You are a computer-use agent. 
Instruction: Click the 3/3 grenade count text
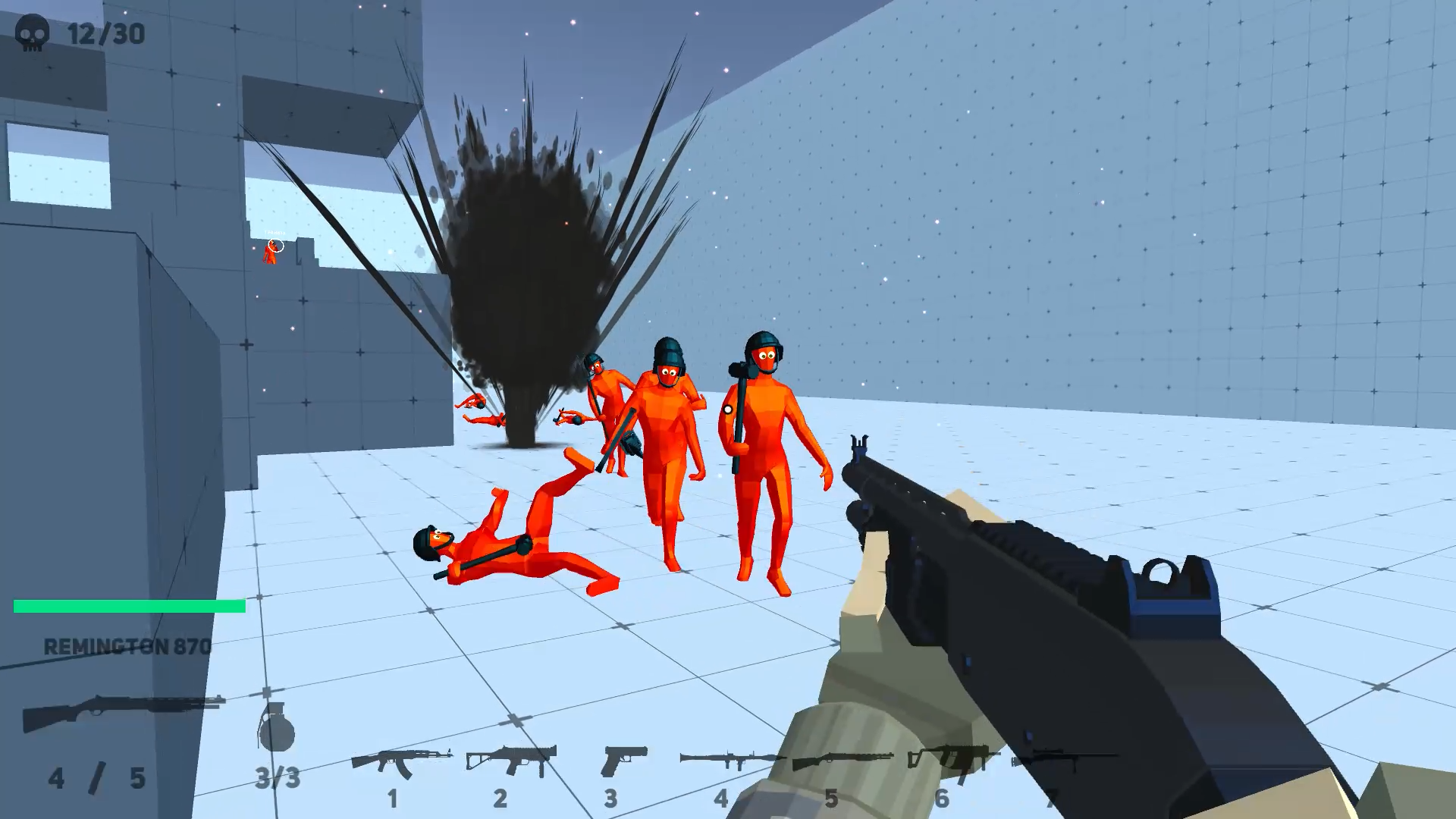[278, 777]
